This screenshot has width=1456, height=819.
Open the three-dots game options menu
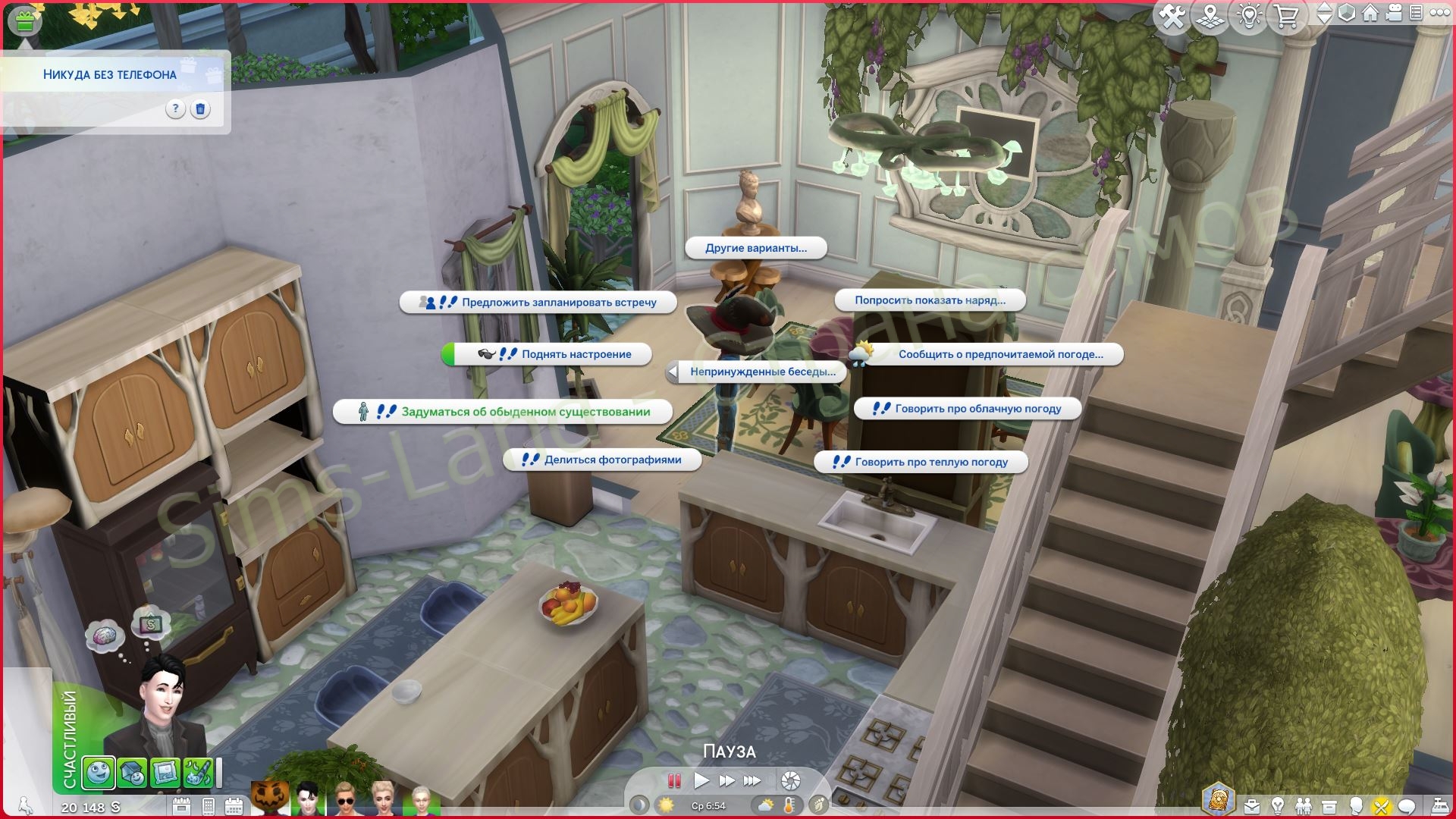tap(1440, 14)
